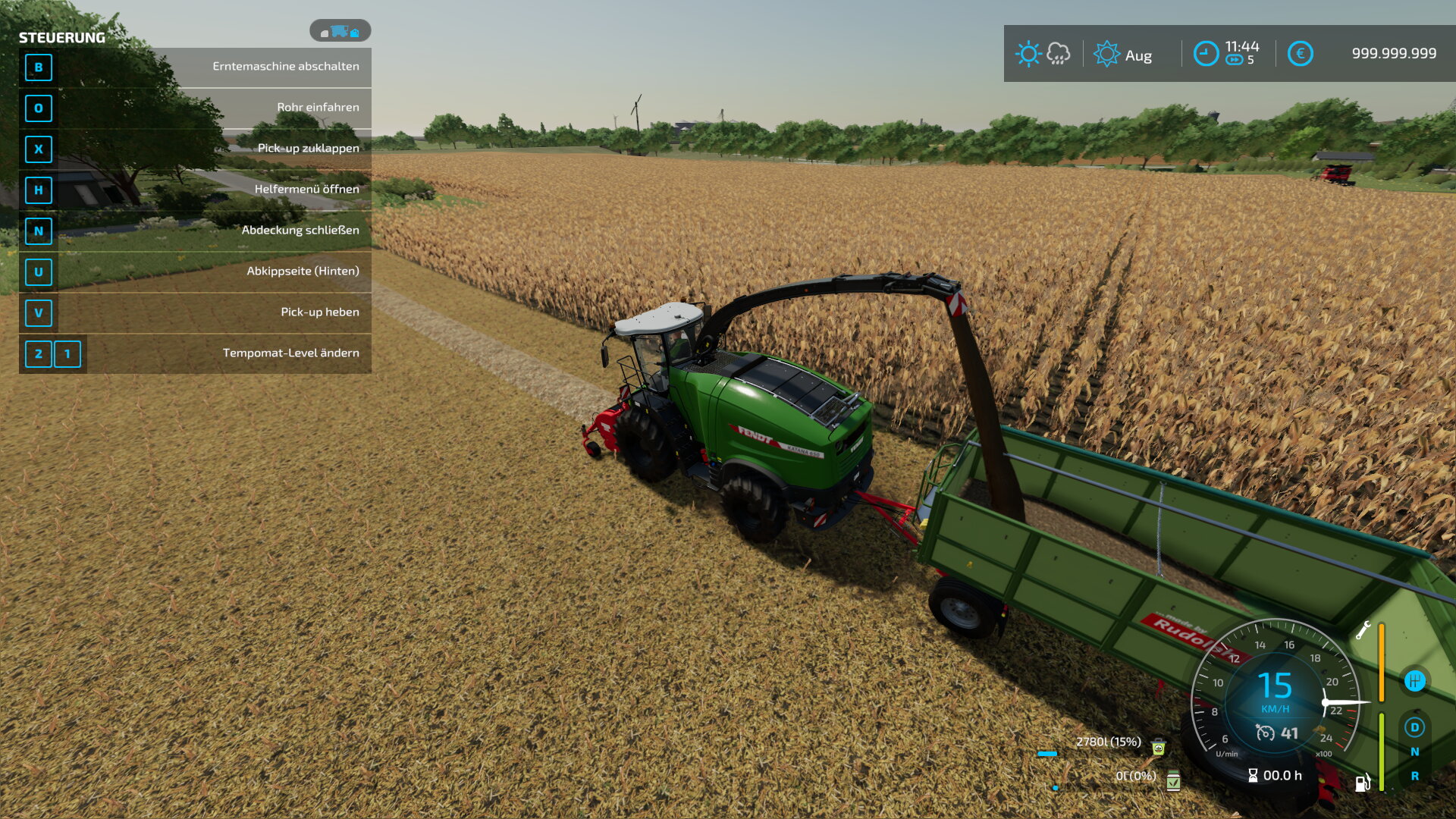1456x819 pixels.
Task: Choose the D drive gear indicator
Action: point(1414,727)
